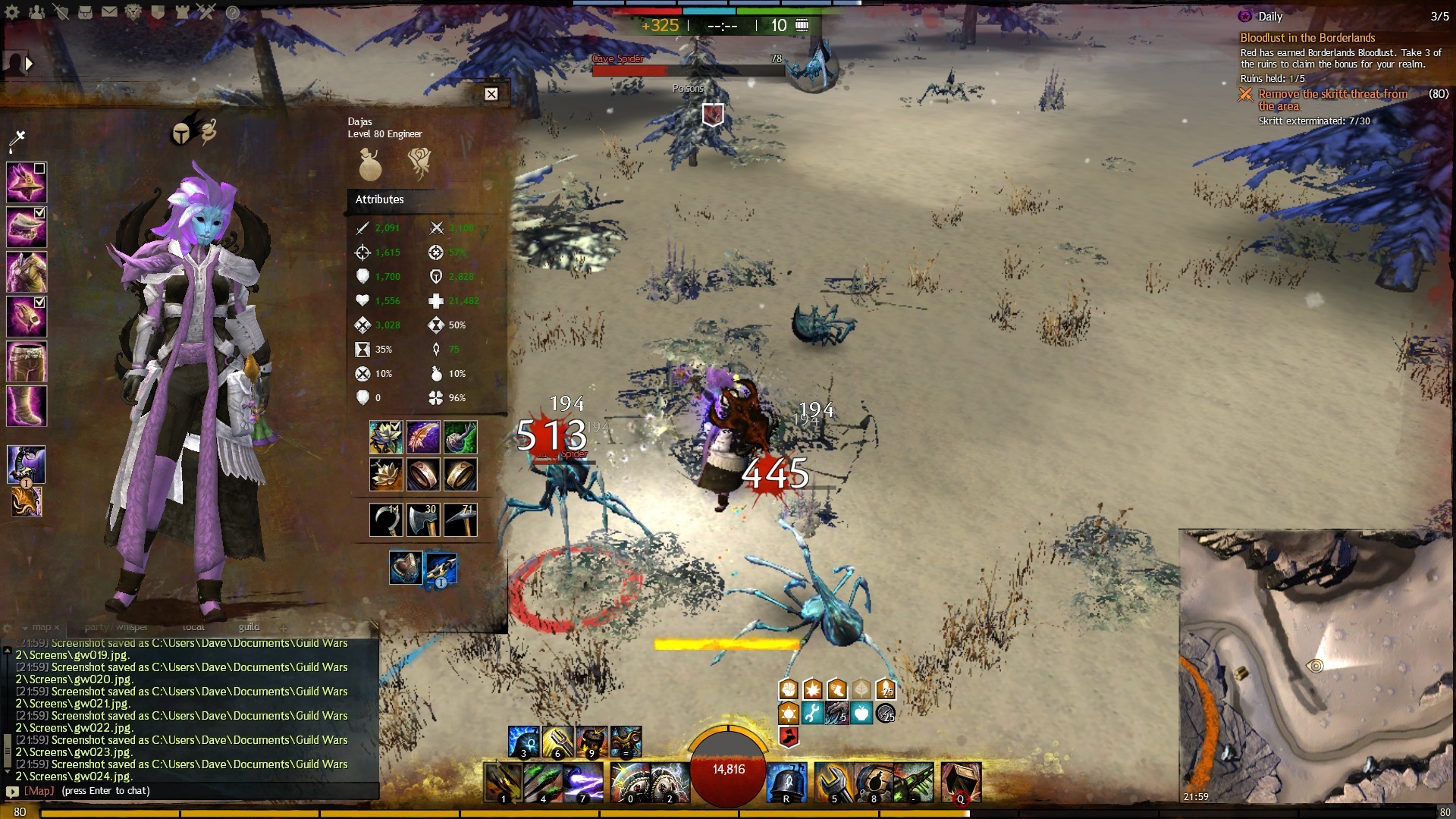
Task: Open the mail envelope icon
Action: (109, 12)
